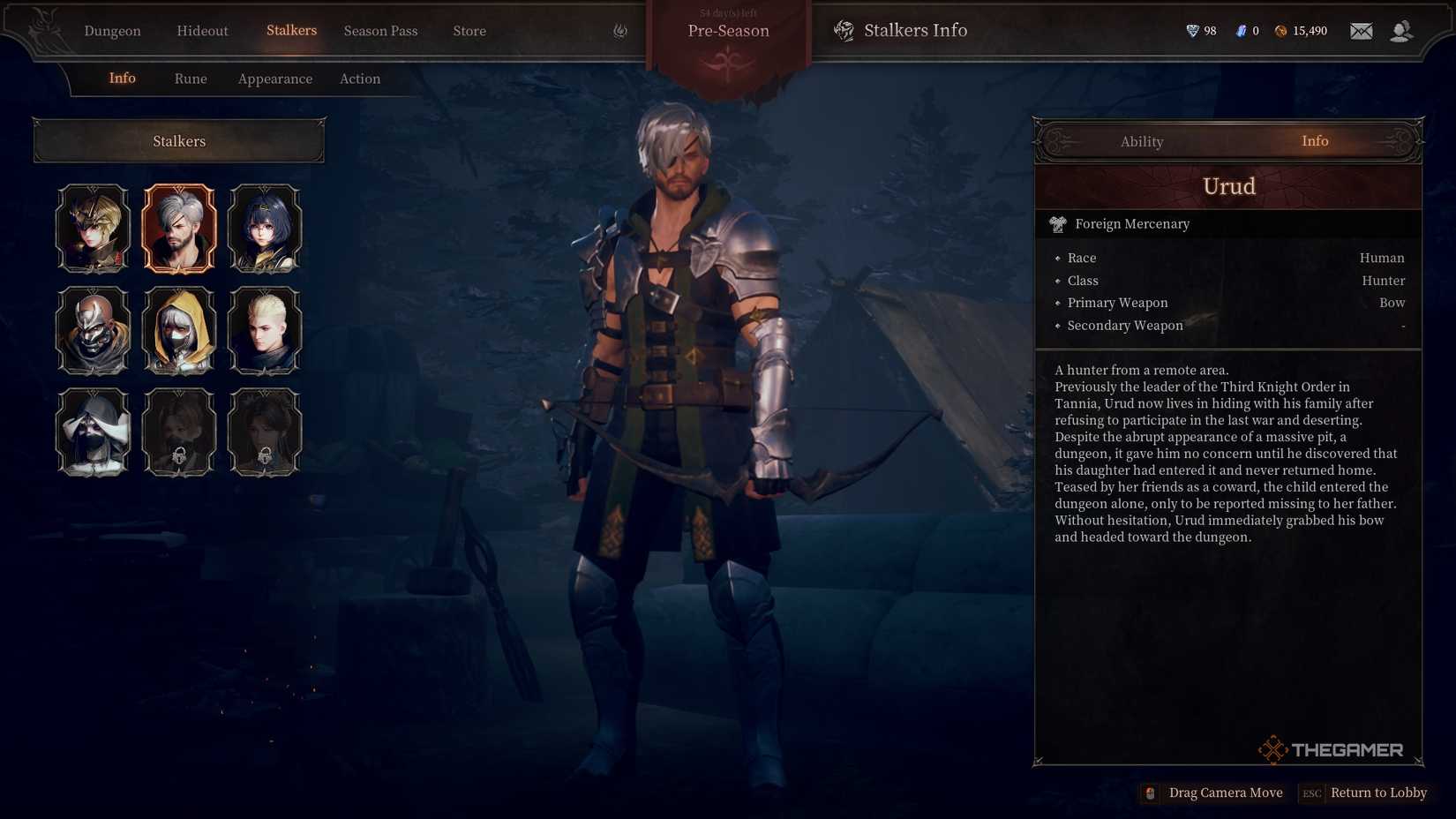Go to the Store
The image size is (1456, 819).
(x=469, y=31)
